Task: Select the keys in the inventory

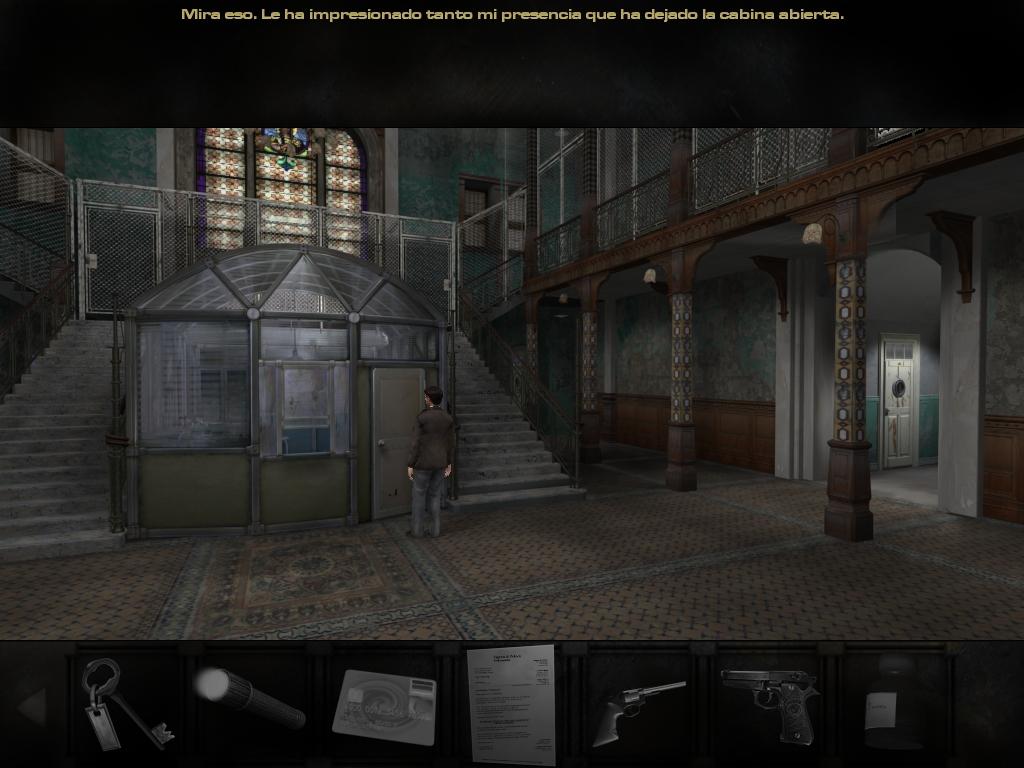Action: point(124,705)
